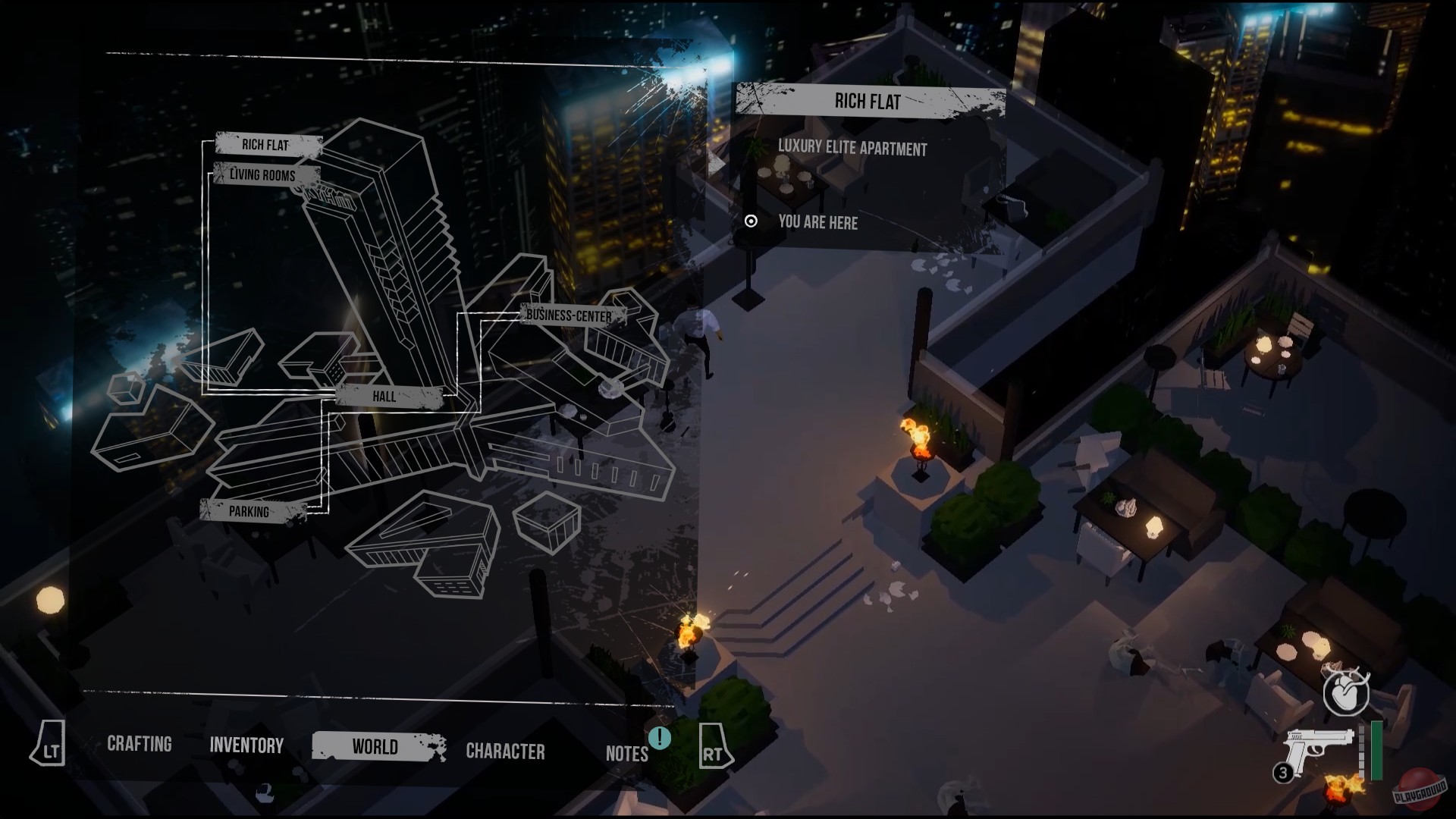Click the ammo count badge showing 3
Viewport: 1456px width, 819px height.
[1283, 770]
